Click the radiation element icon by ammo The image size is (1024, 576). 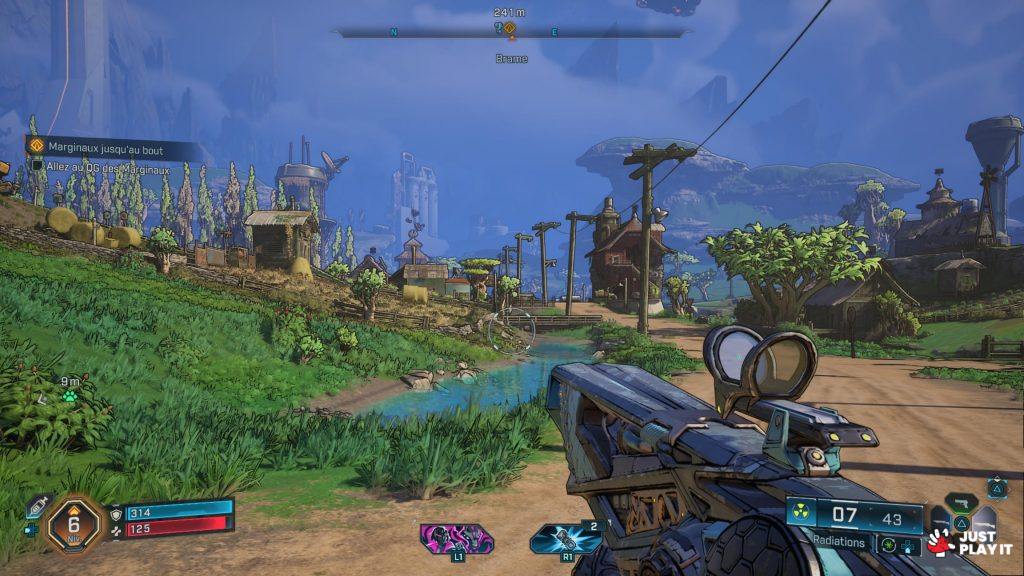pos(801,514)
